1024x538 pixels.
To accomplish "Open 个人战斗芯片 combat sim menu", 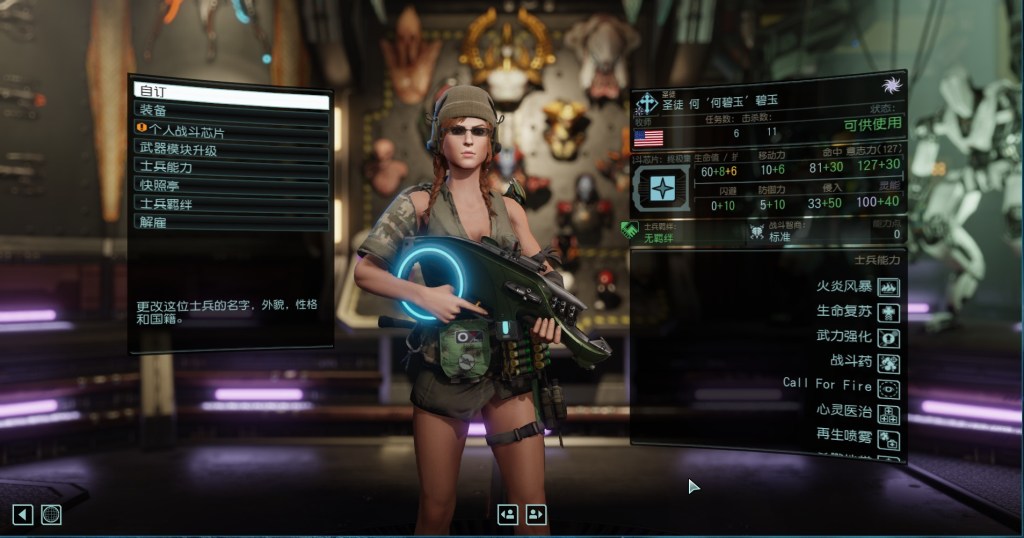I will click(x=231, y=130).
